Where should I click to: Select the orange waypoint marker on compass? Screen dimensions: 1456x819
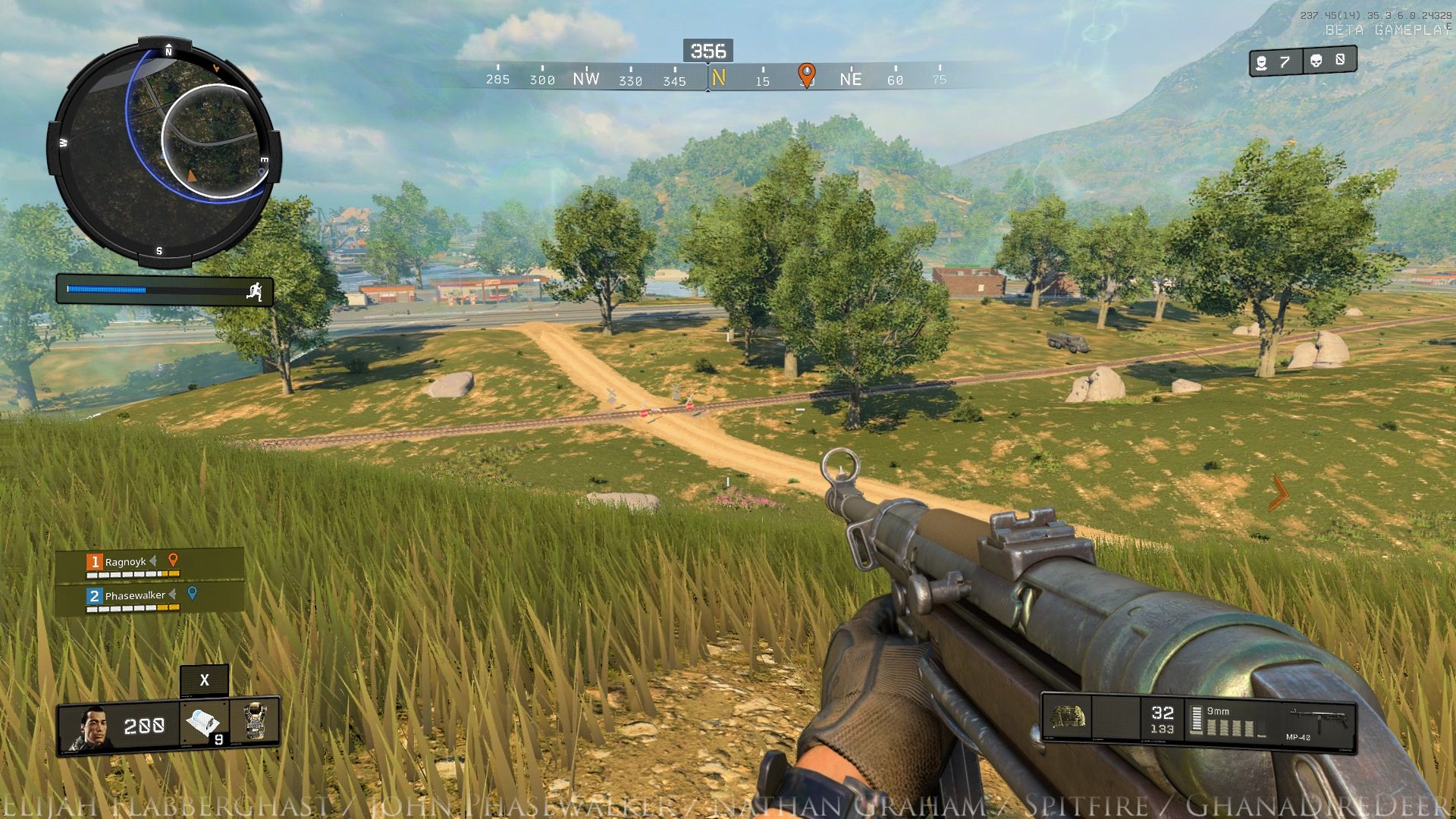(x=806, y=74)
